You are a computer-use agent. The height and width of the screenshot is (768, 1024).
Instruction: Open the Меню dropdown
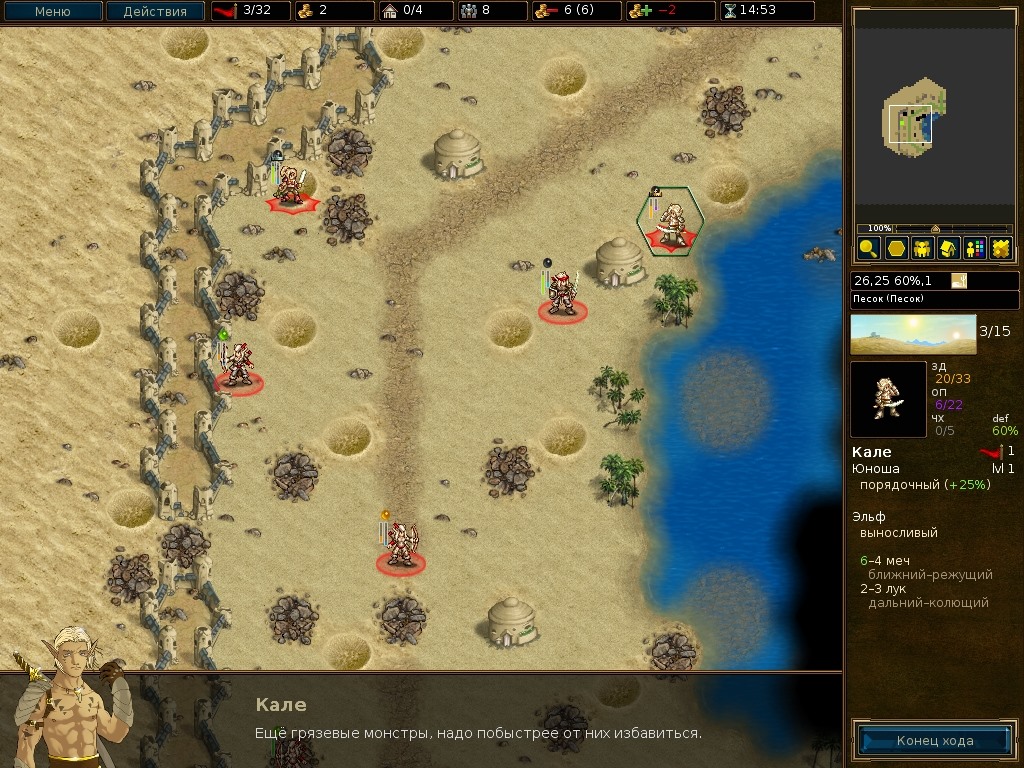pos(52,12)
